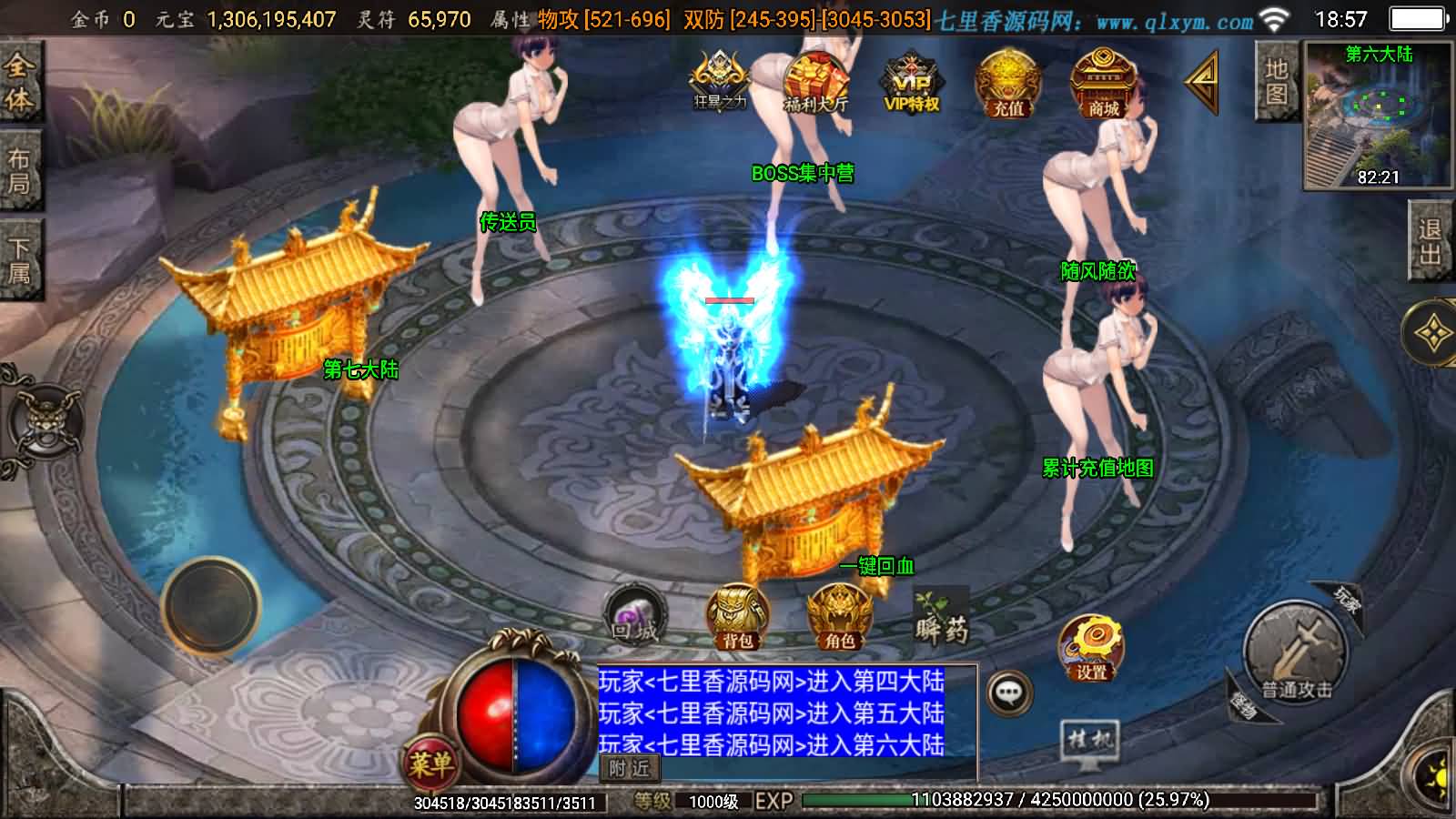Talk to the 传送员 teleporter NPC
This screenshot has height=819, width=1456.
tap(508, 218)
